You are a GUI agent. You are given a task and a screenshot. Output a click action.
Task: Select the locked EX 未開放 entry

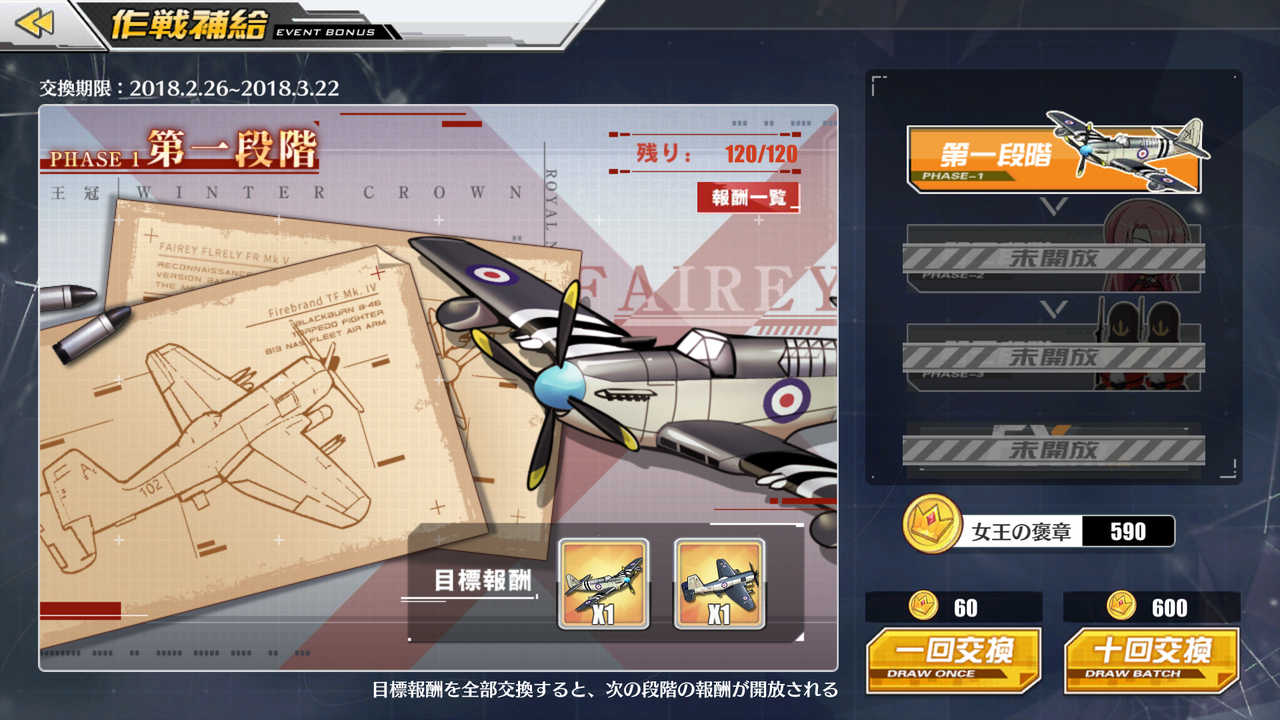pos(1055,450)
